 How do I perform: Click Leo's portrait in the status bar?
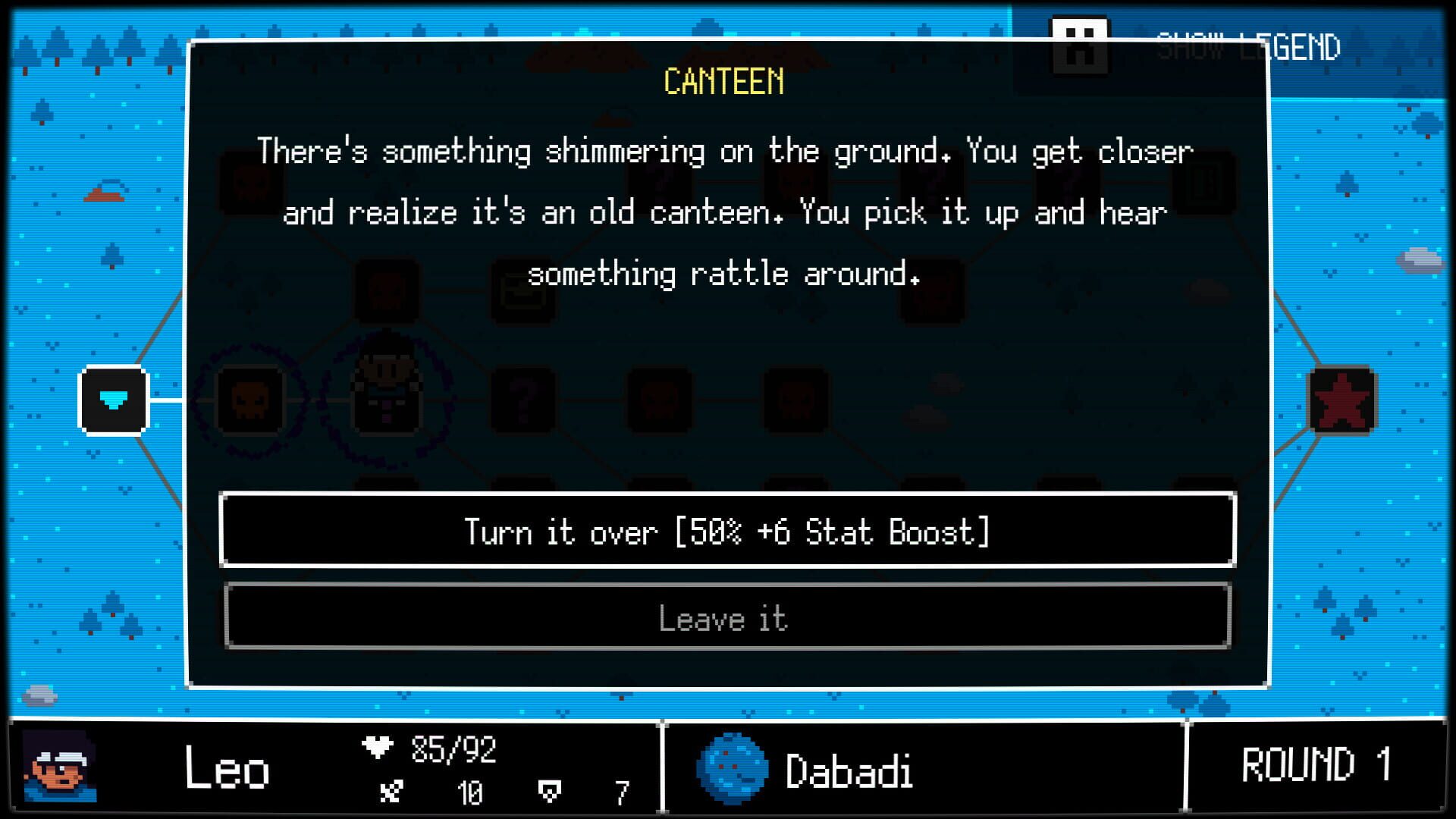(x=61, y=766)
